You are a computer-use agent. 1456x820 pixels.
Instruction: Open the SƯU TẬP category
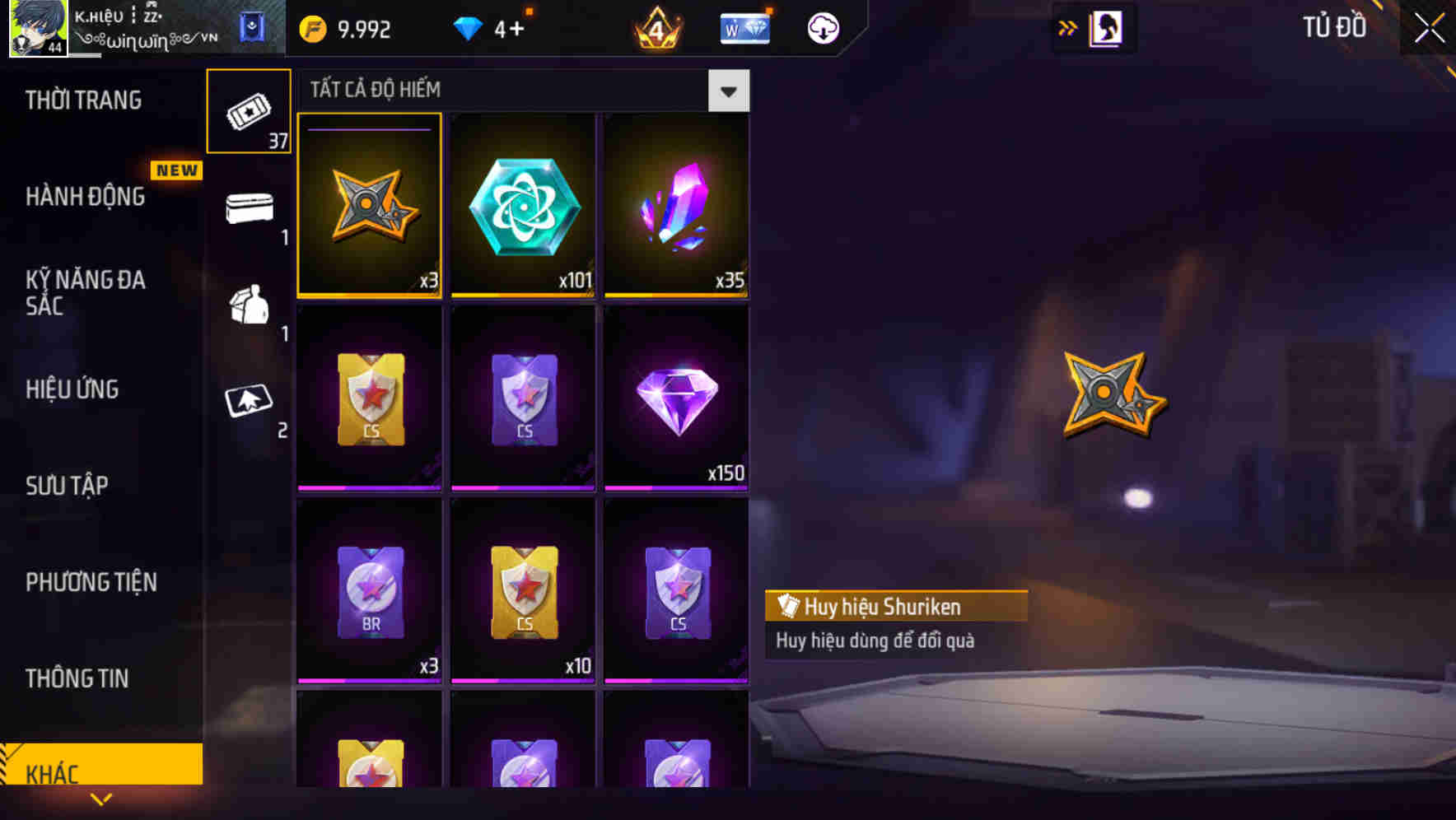tap(68, 486)
